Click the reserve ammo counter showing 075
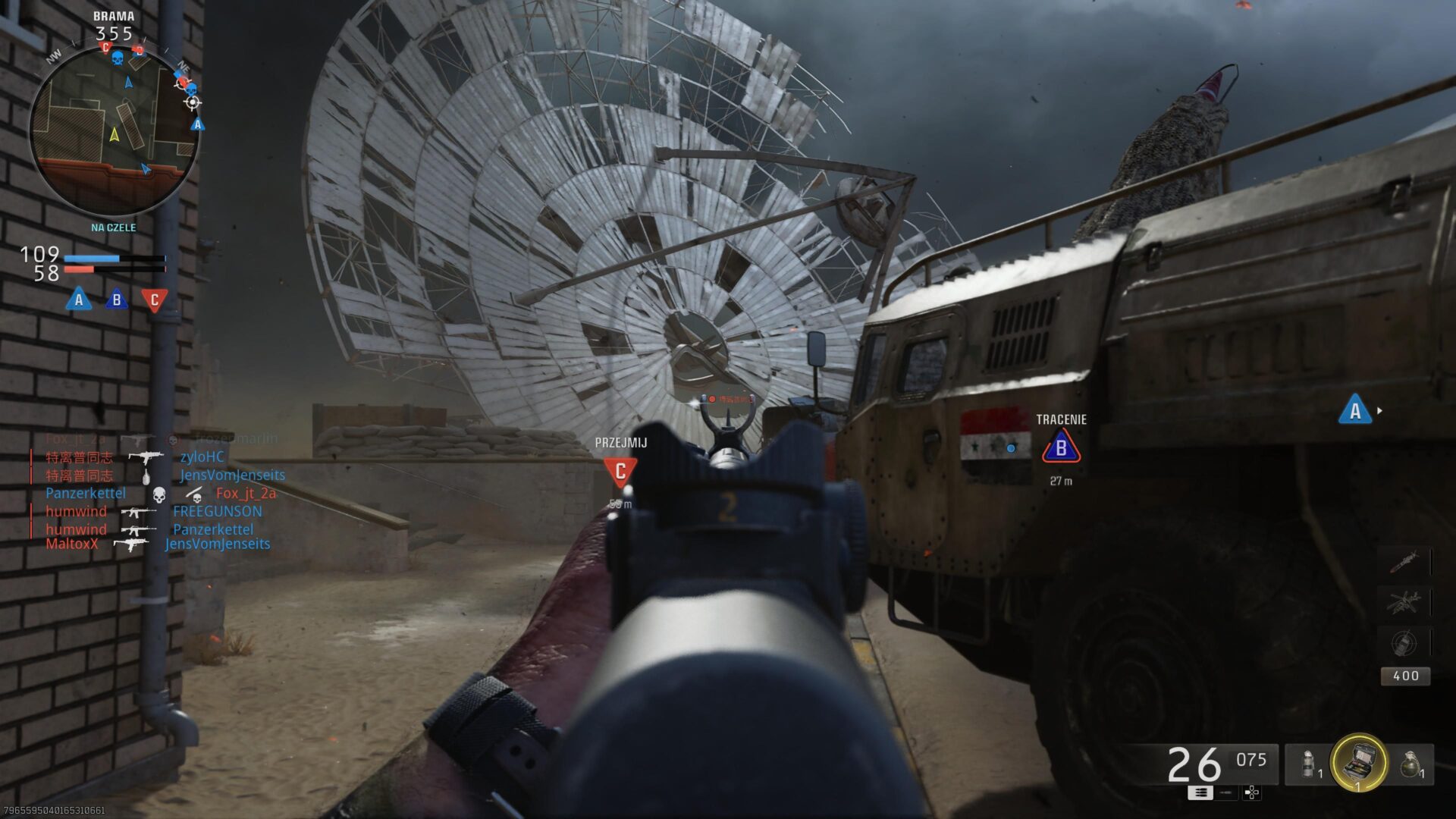The height and width of the screenshot is (819, 1456). 1250,760
